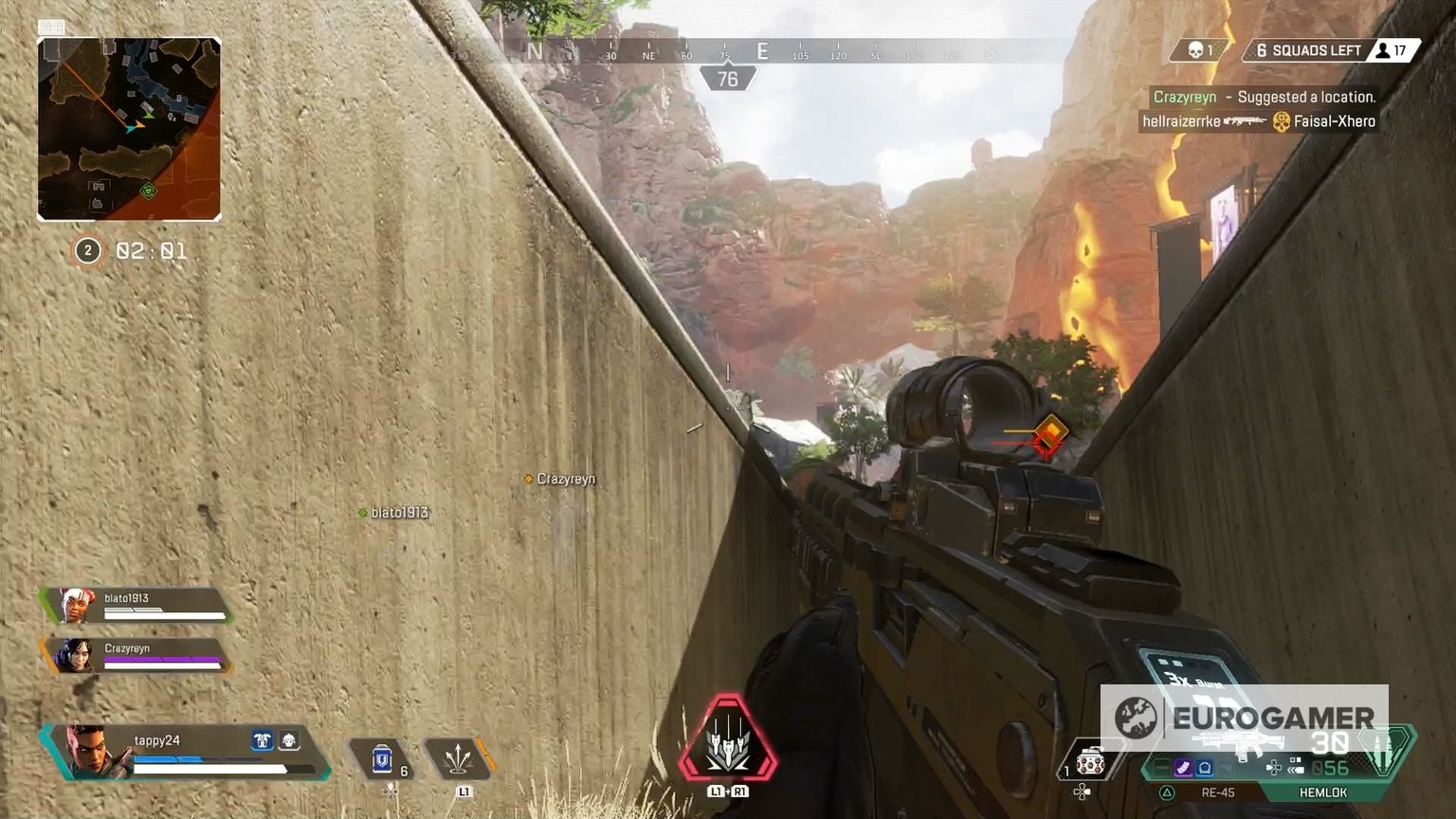
Task: Toggle the crouch d-pad indicator
Action: click(x=1274, y=766)
